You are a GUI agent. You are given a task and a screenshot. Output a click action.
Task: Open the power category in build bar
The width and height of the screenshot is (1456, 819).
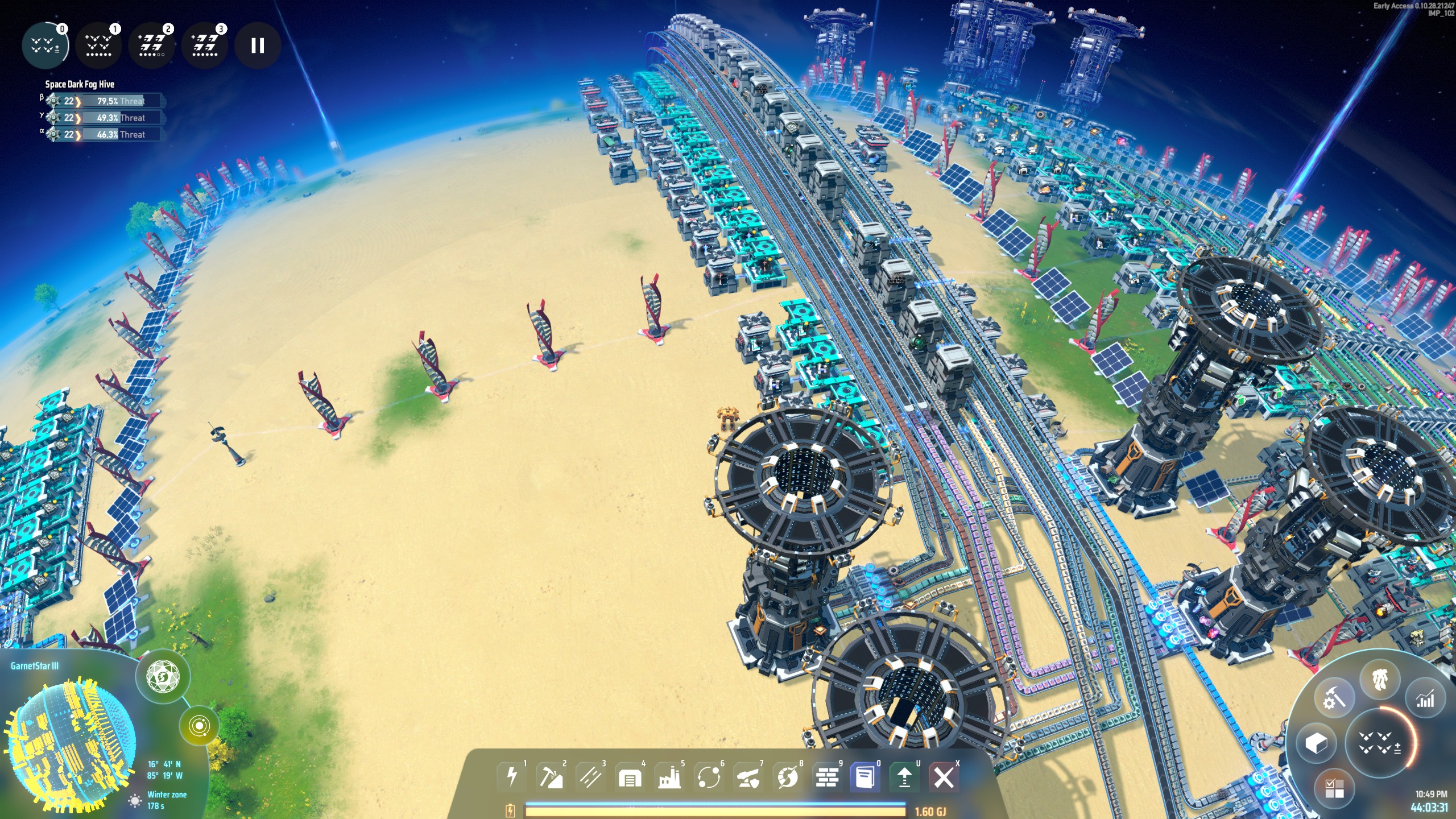click(x=512, y=776)
